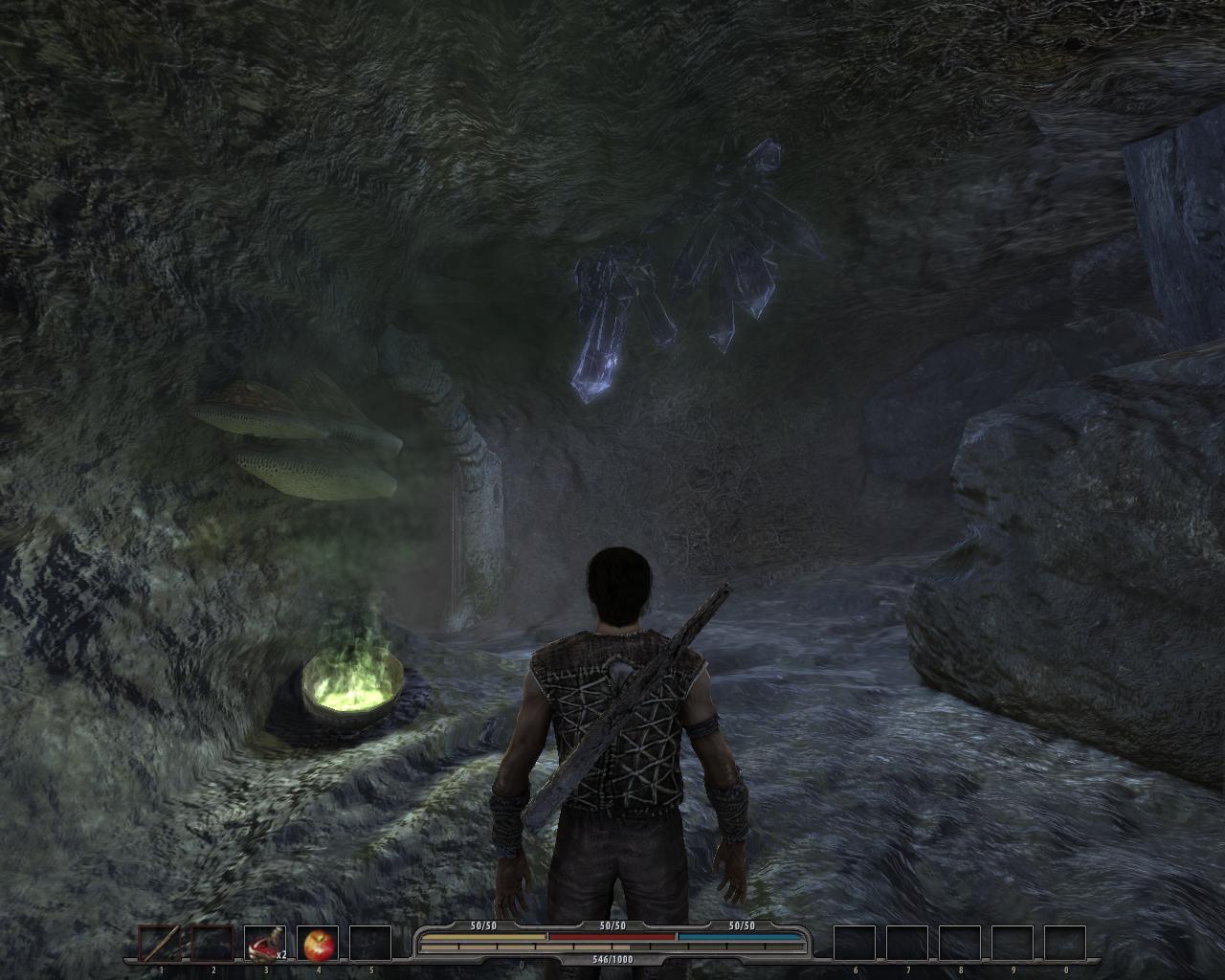Select the wooden staff hotbar slot
Image resolution: width=1225 pixels, height=980 pixels.
(159, 944)
